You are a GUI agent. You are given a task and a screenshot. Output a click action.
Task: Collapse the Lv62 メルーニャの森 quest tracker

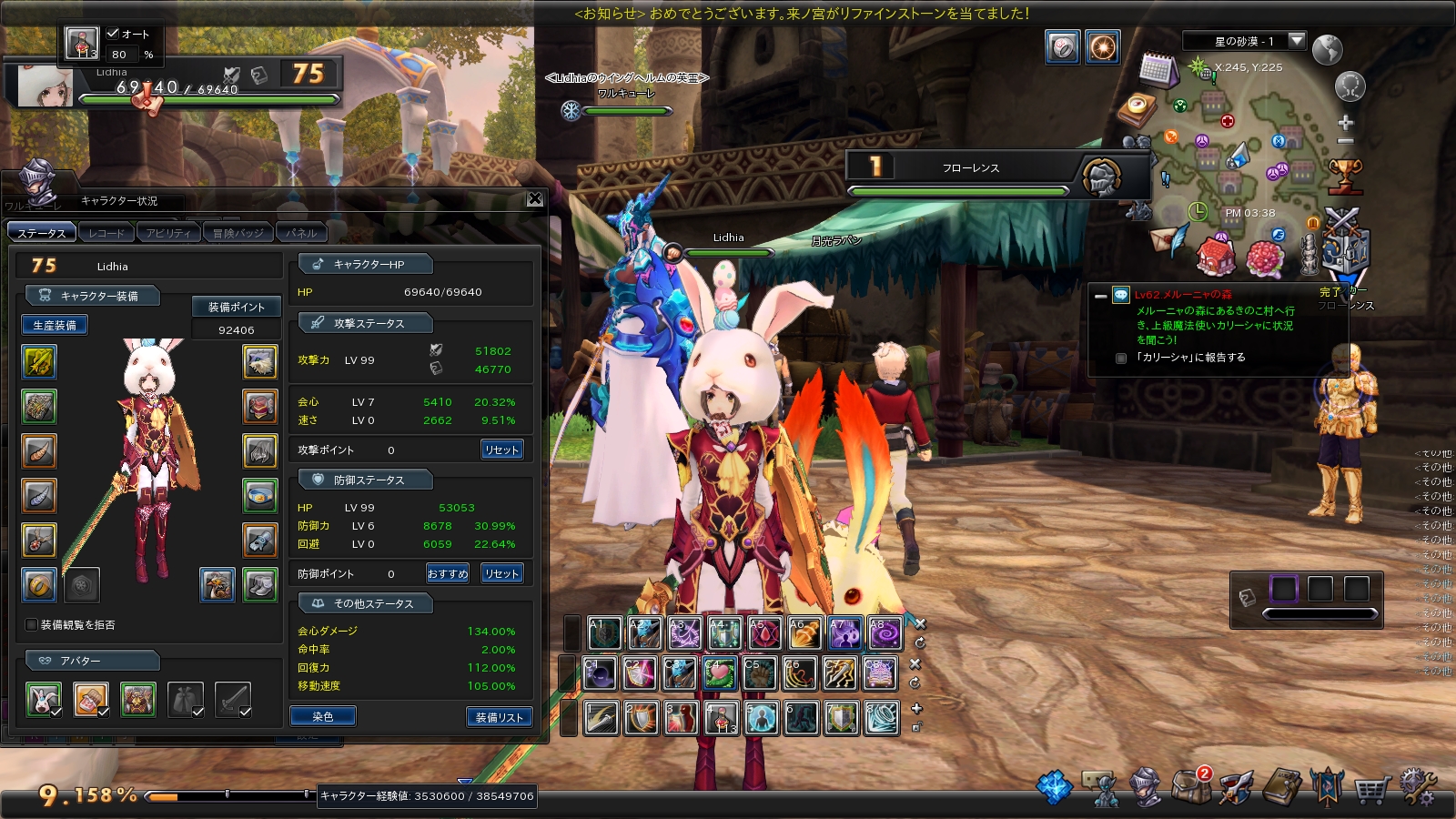point(1101,296)
